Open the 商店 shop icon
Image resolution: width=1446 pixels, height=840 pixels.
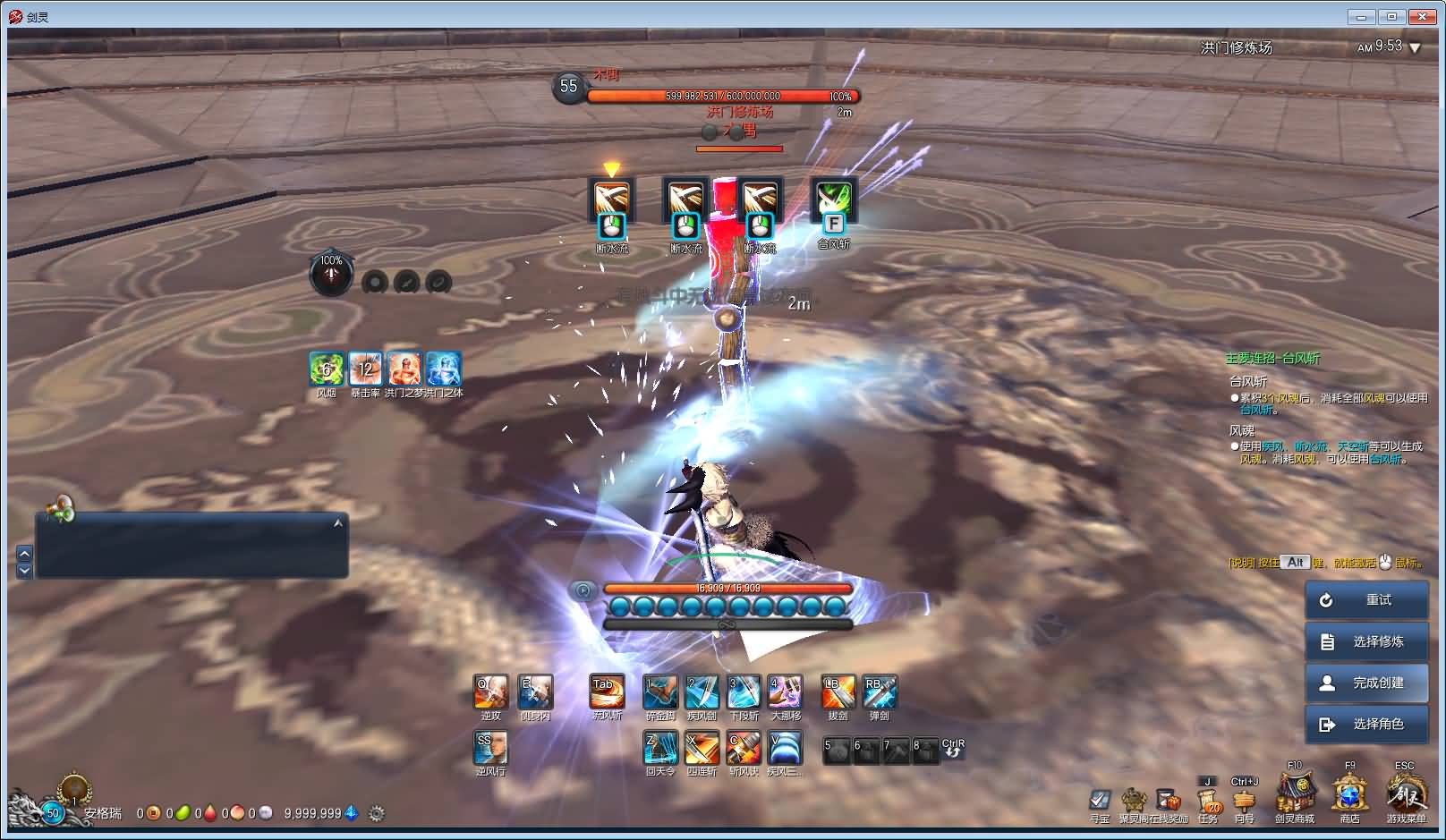click(x=1349, y=793)
